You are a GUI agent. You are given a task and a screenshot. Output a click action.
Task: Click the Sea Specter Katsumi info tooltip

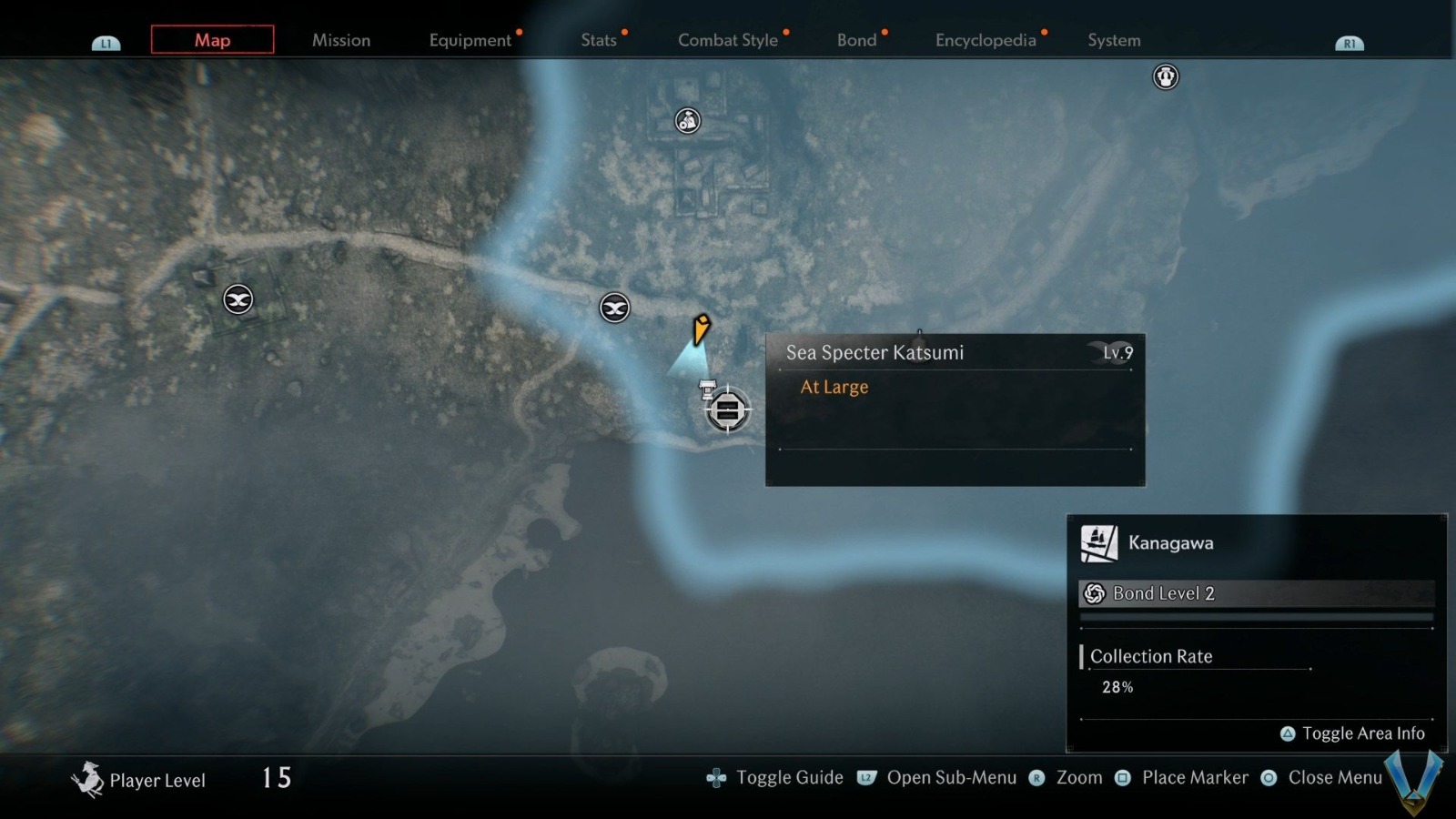[955, 409]
